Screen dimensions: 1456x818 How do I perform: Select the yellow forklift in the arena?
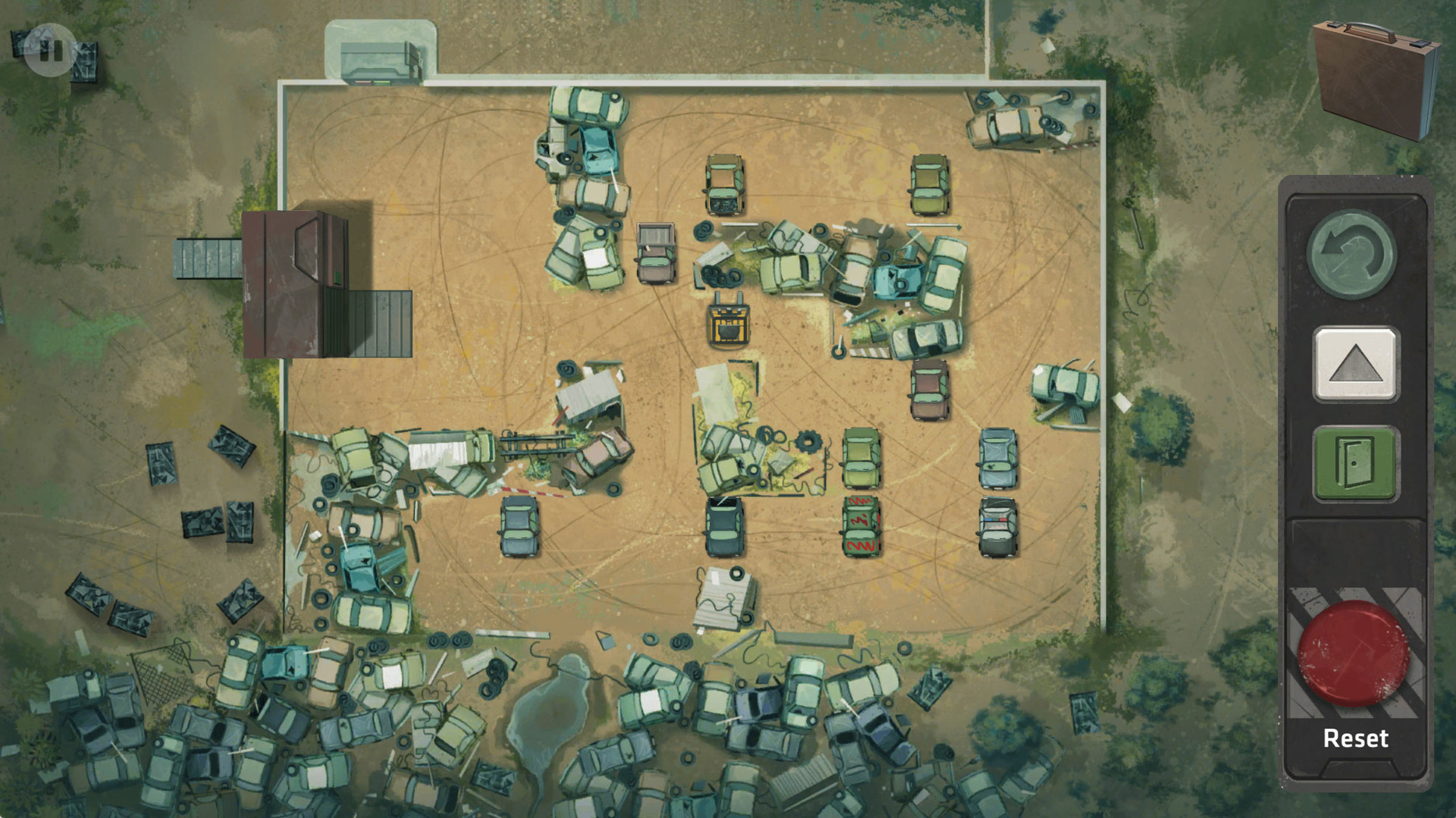(x=726, y=326)
